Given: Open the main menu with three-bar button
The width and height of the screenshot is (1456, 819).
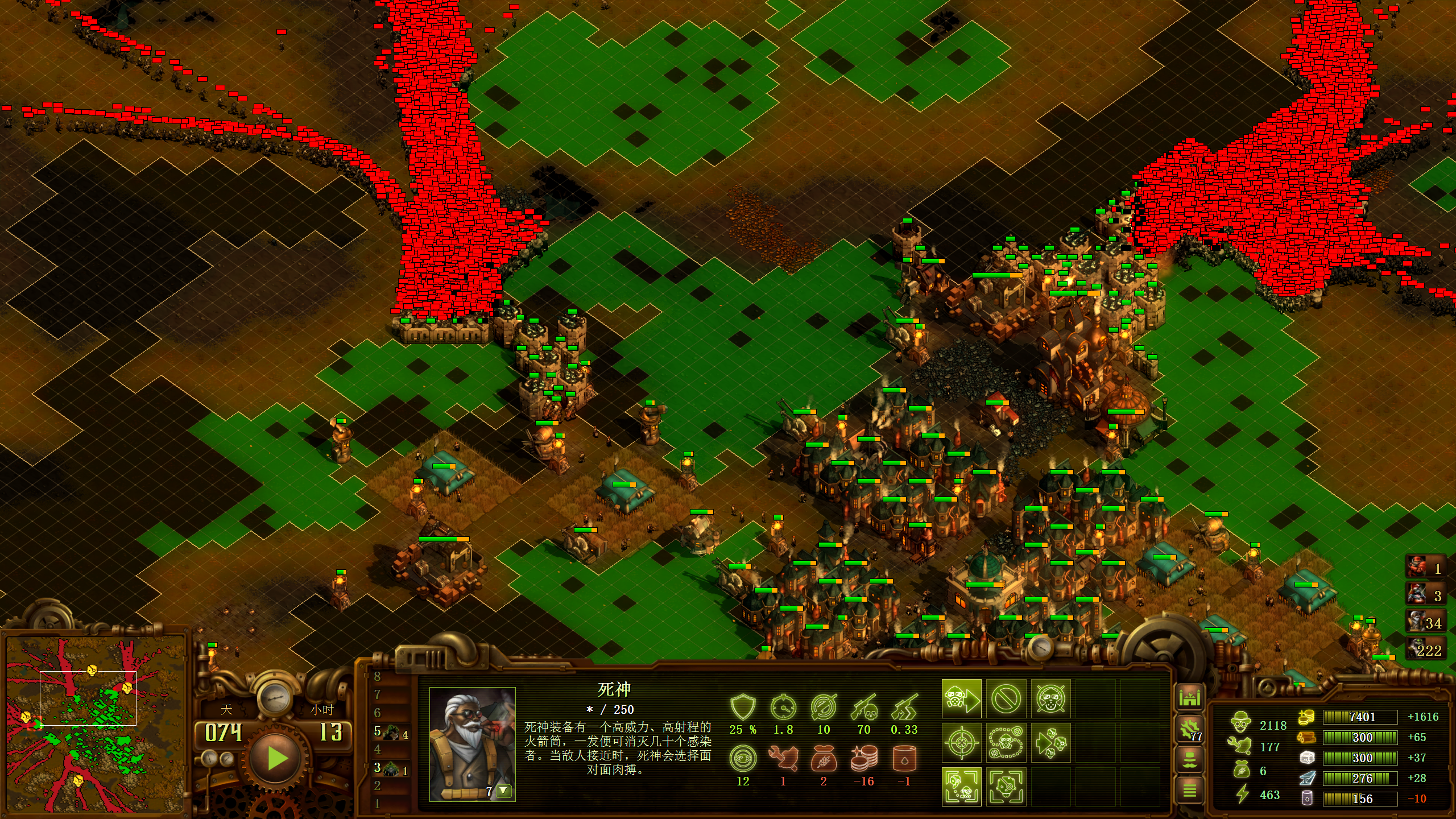Looking at the screenshot, I should (x=1189, y=790).
